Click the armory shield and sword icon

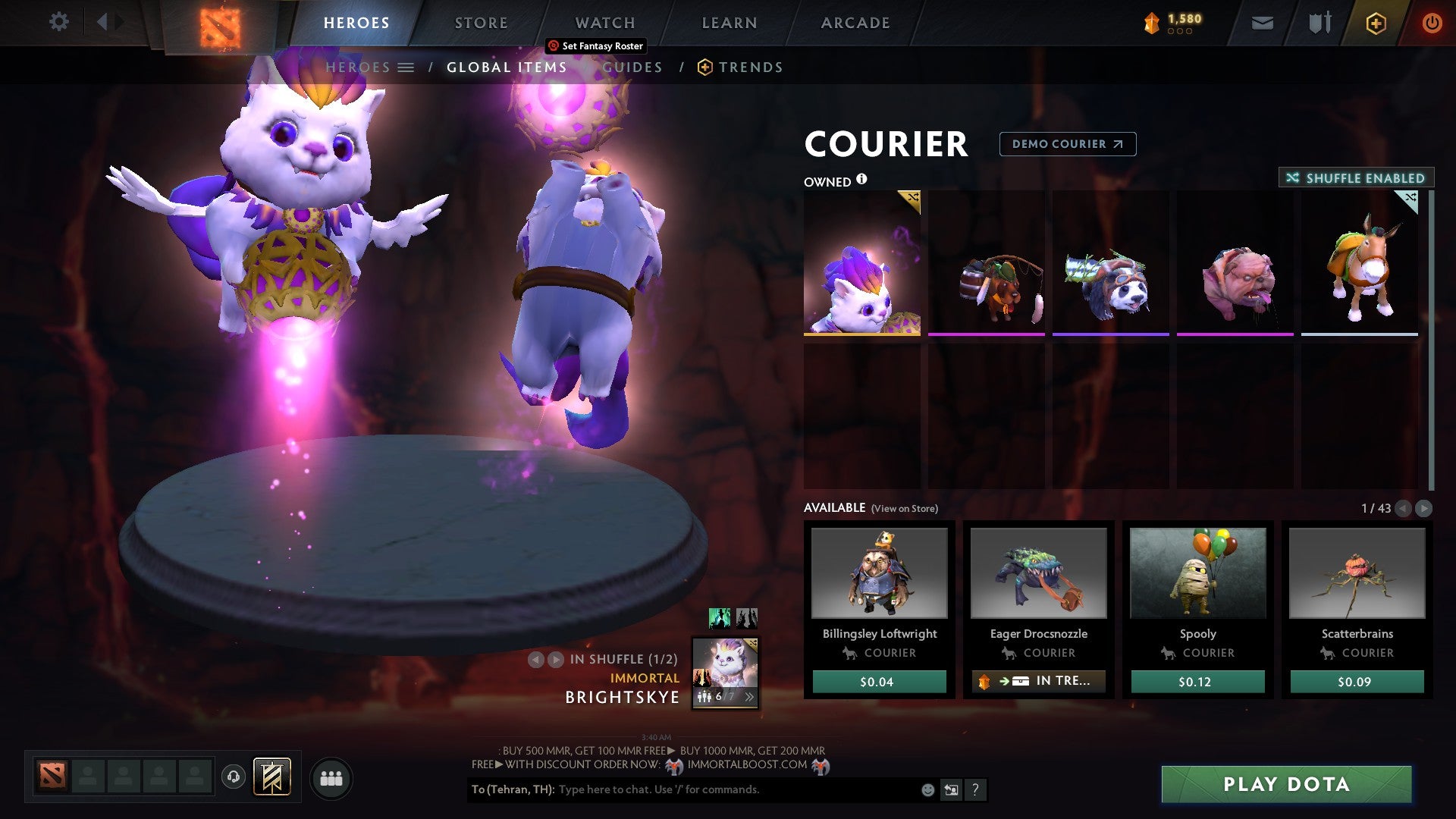1319,22
